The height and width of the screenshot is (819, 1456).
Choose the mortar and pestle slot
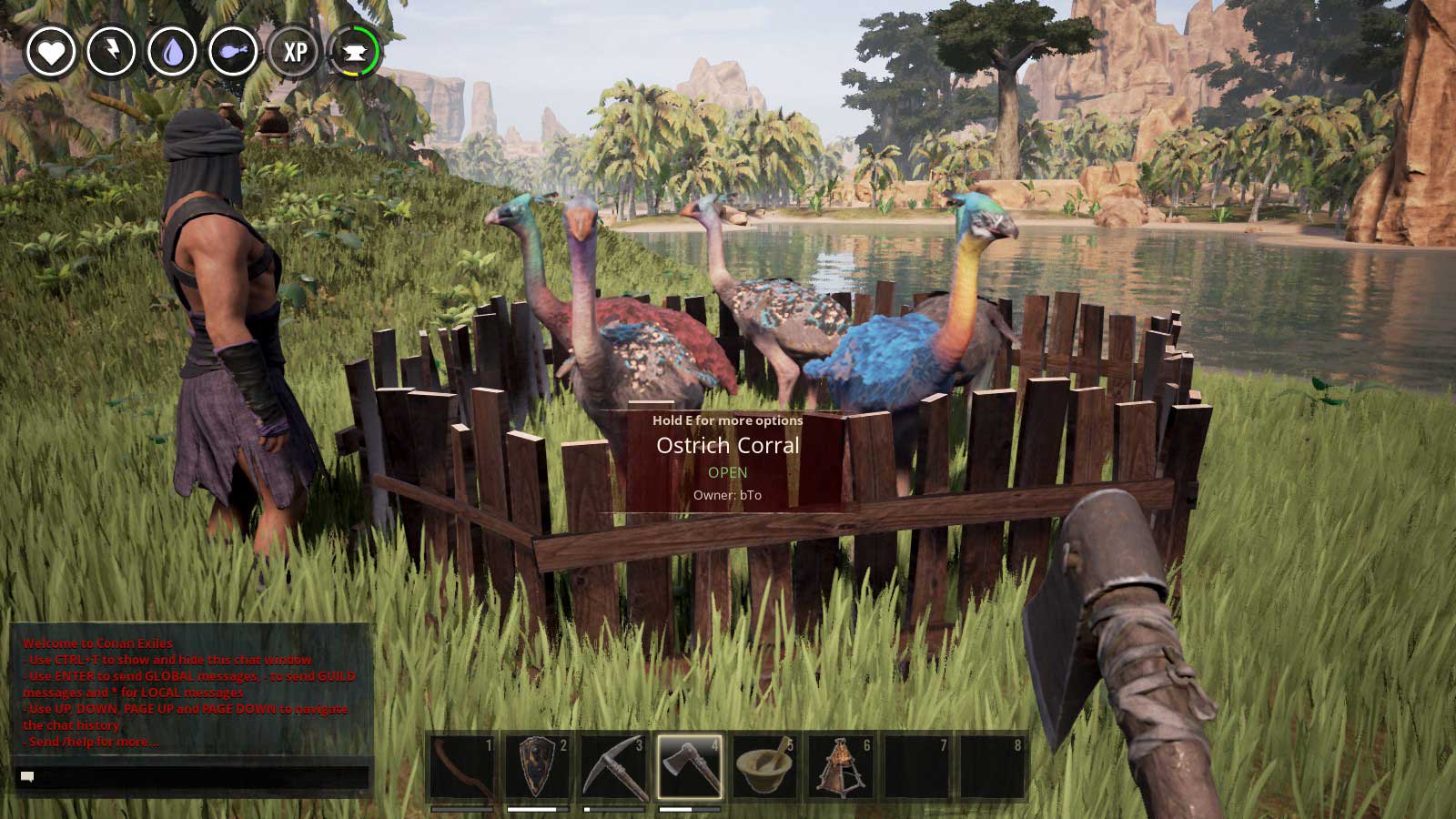click(x=765, y=767)
